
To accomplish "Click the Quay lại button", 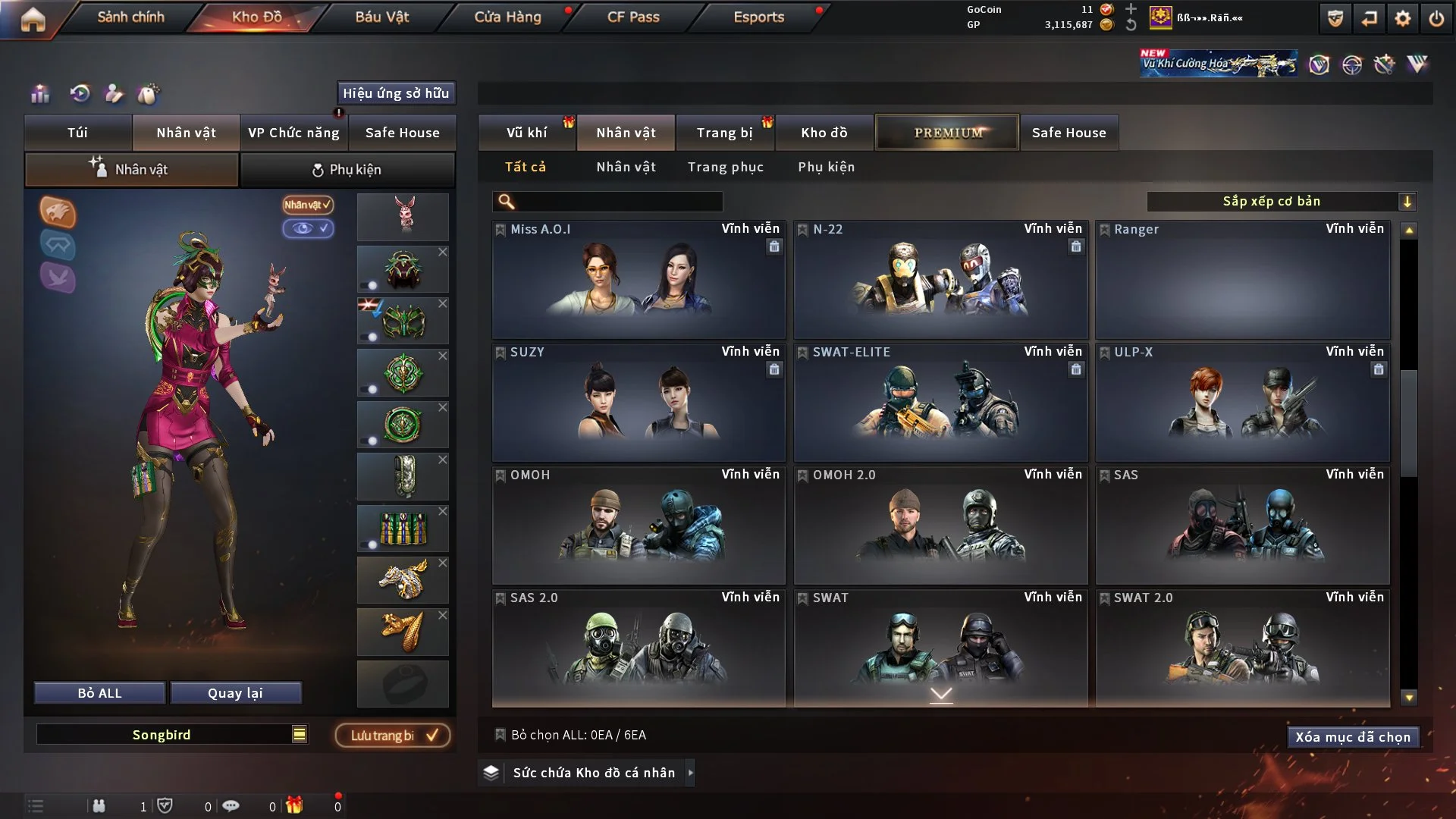I will click(235, 693).
